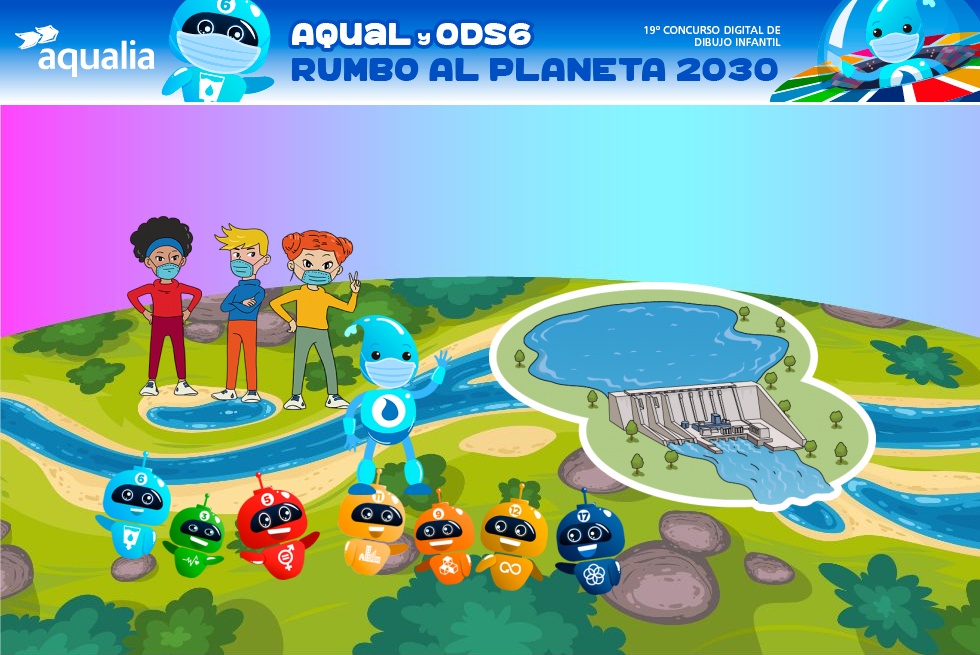Image resolution: width=980 pixels, height=655 pixels.
Task: Choose the orange number 9 industry robot
Action: point(442,543)
